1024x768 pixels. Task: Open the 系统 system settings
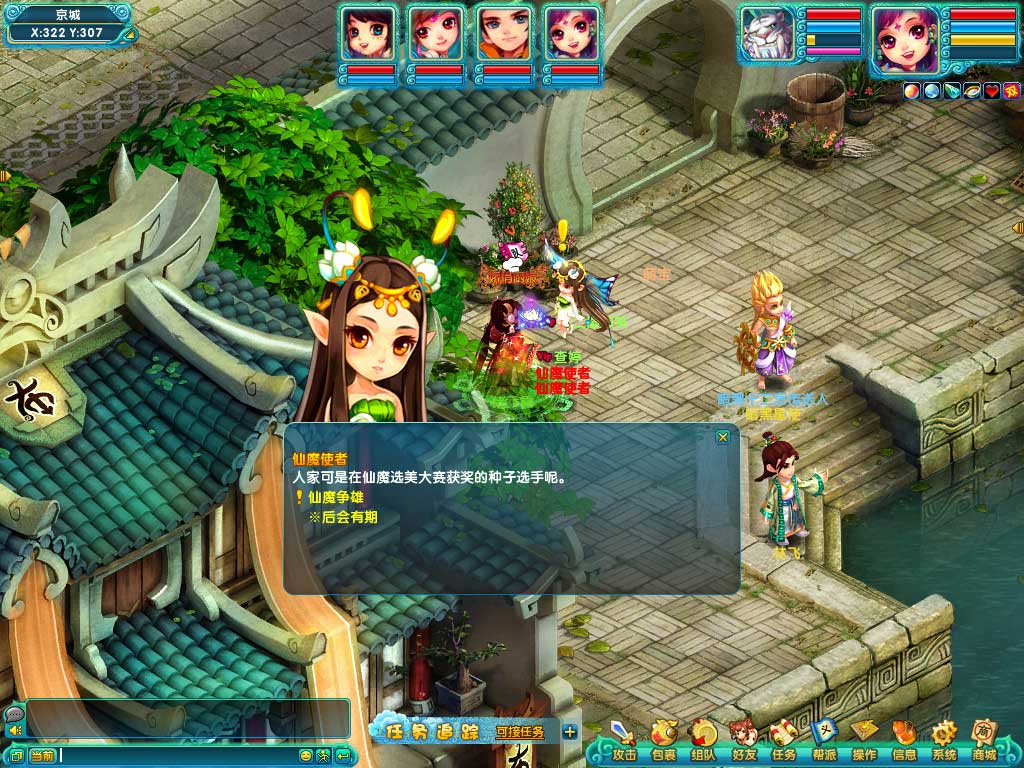pos(944,741)
